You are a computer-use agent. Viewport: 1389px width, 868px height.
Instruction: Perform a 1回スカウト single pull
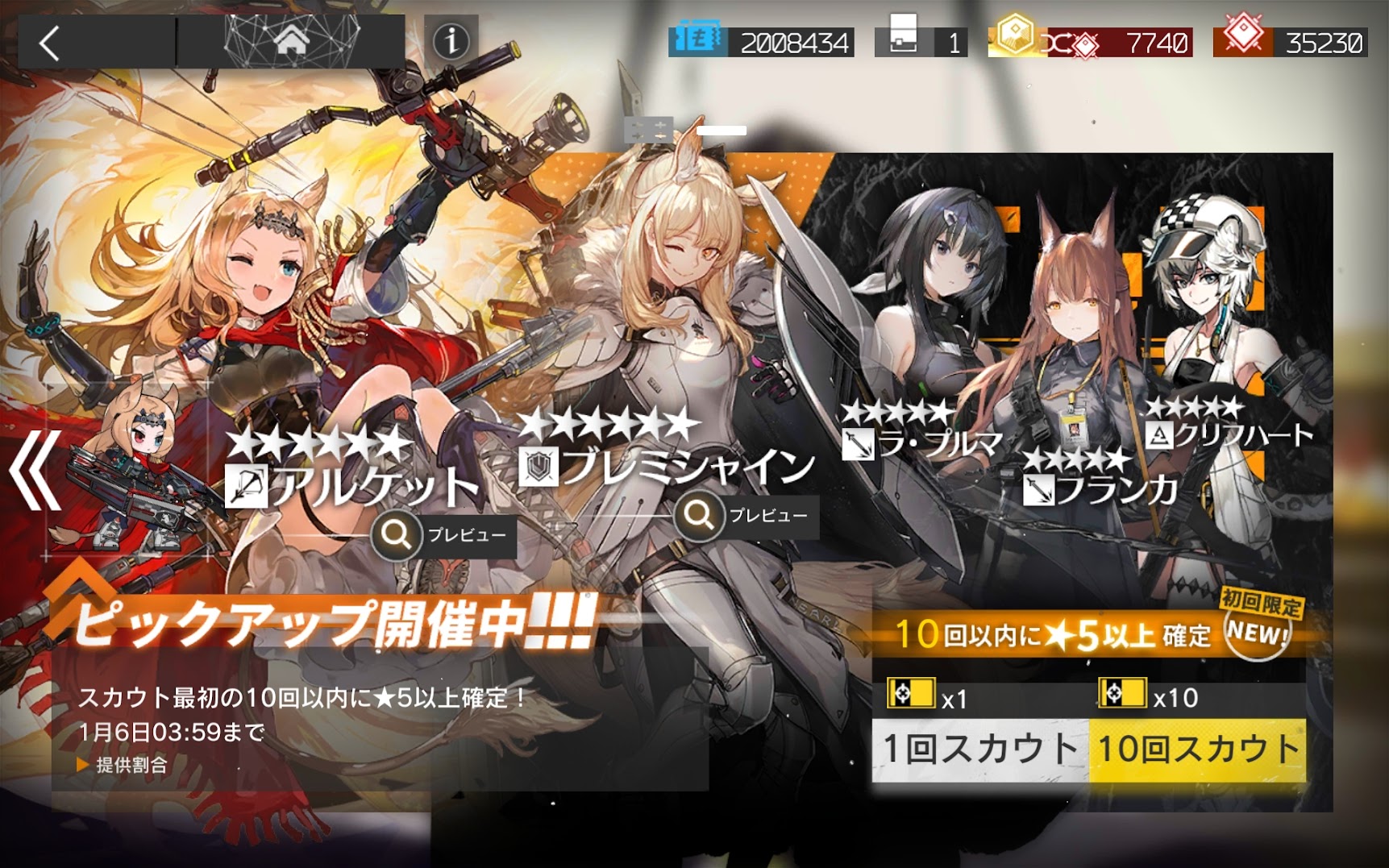pyautogui.click(x=979, y=750)
